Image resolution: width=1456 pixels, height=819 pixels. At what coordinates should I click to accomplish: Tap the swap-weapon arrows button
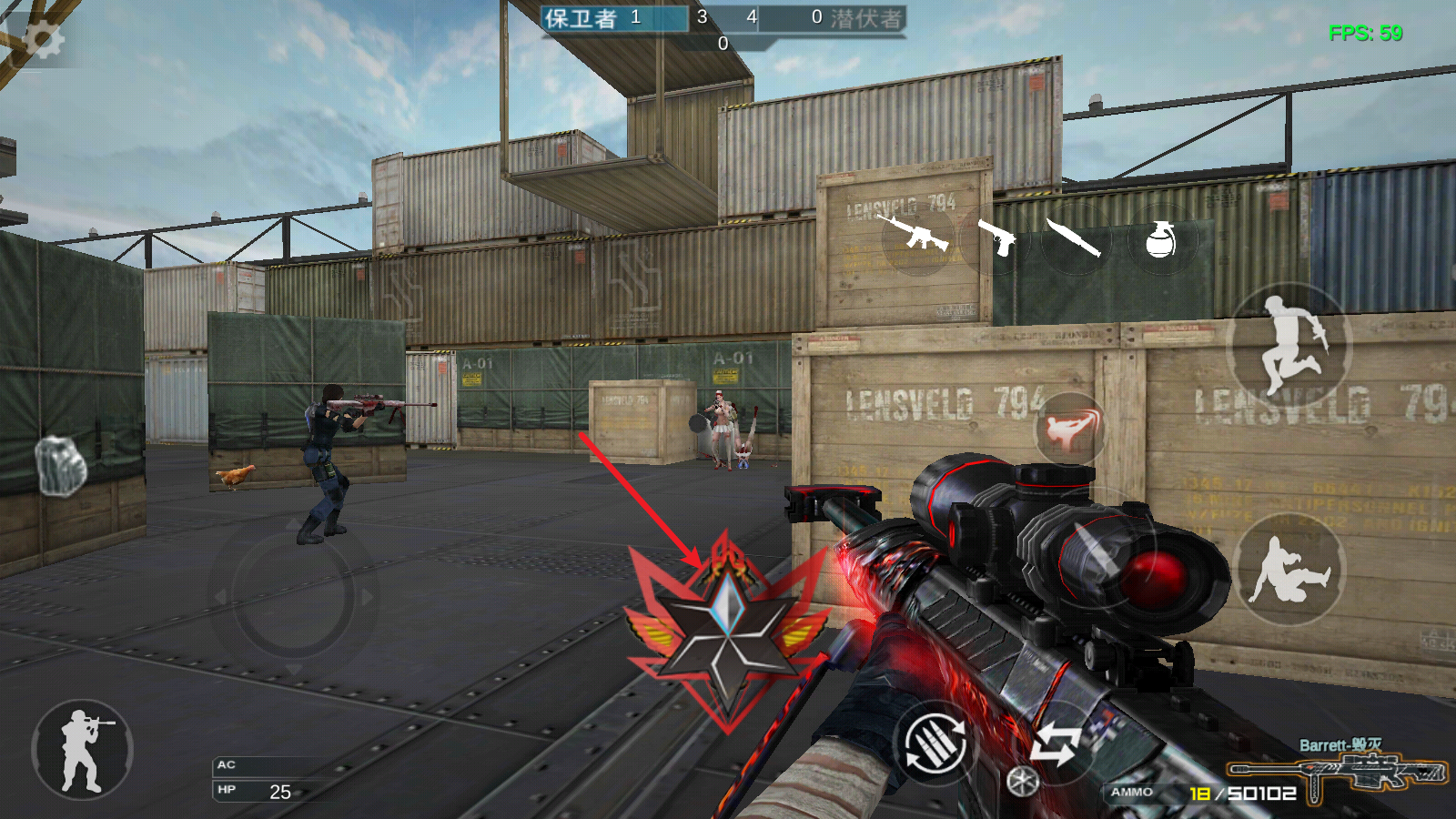1056,744
